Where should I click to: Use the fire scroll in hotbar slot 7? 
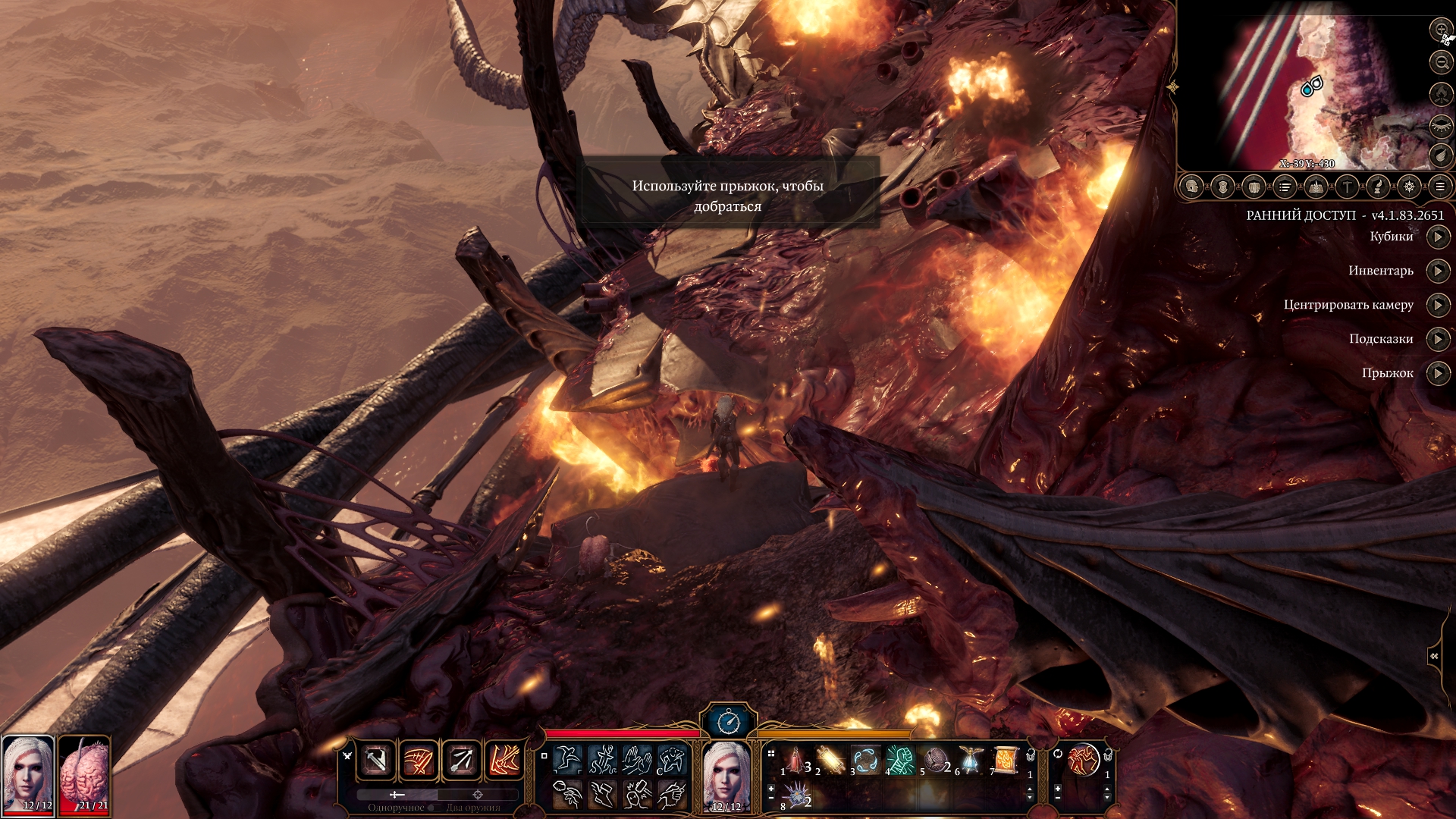pos(1006,760)
